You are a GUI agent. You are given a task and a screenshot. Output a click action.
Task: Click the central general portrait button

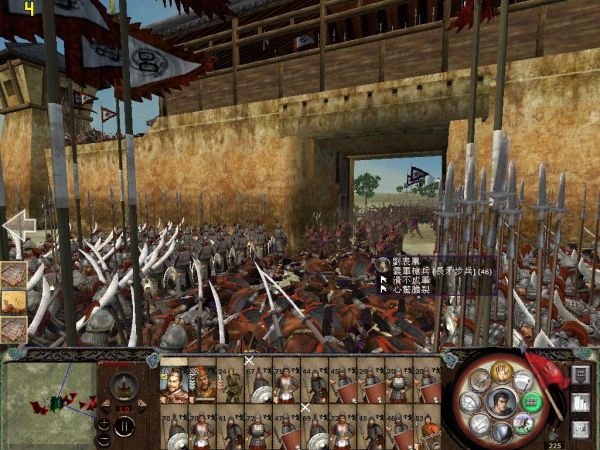(502, 403)
